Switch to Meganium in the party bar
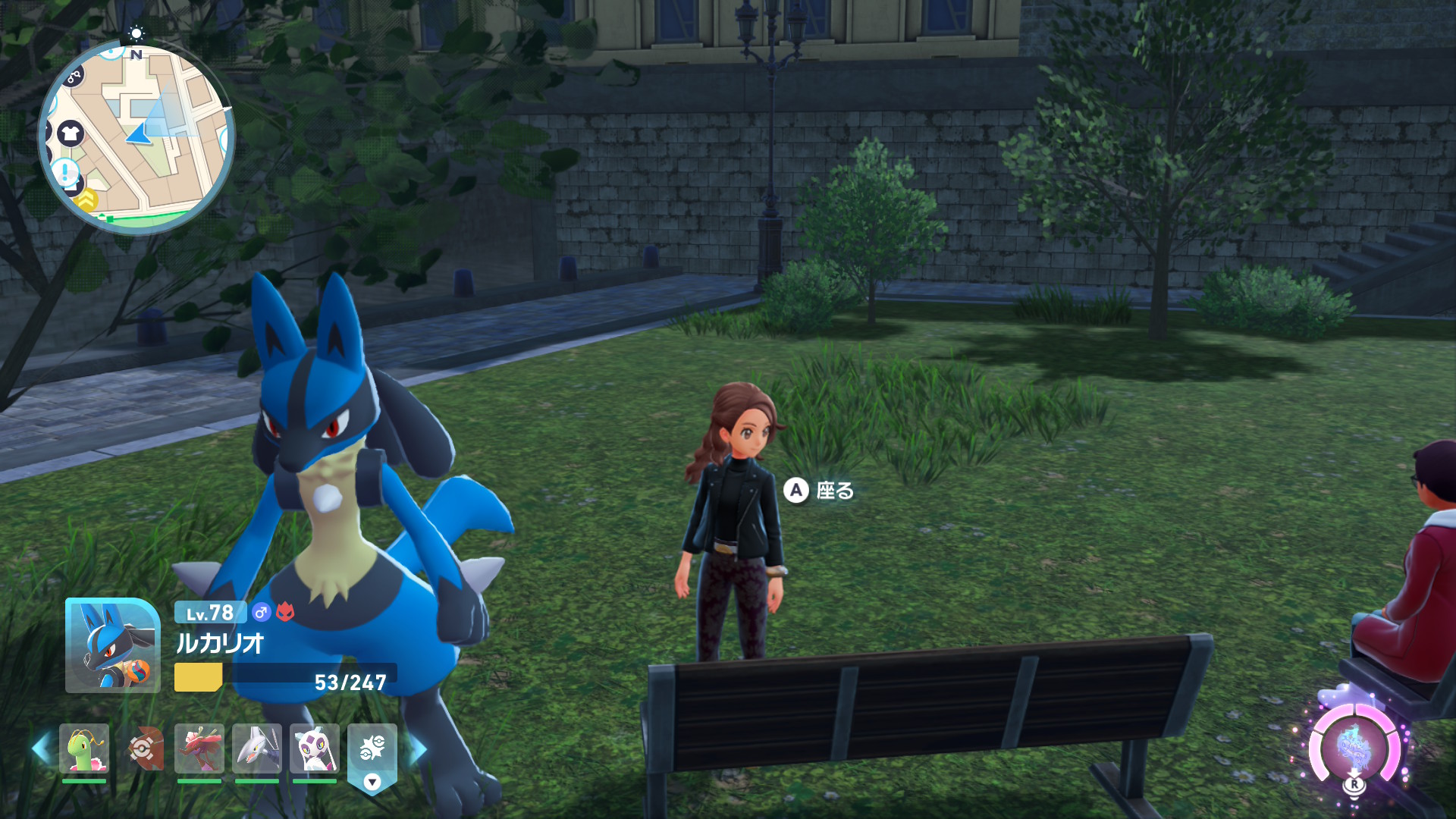This screenshot has height=819, width=1456. (84, 749)
